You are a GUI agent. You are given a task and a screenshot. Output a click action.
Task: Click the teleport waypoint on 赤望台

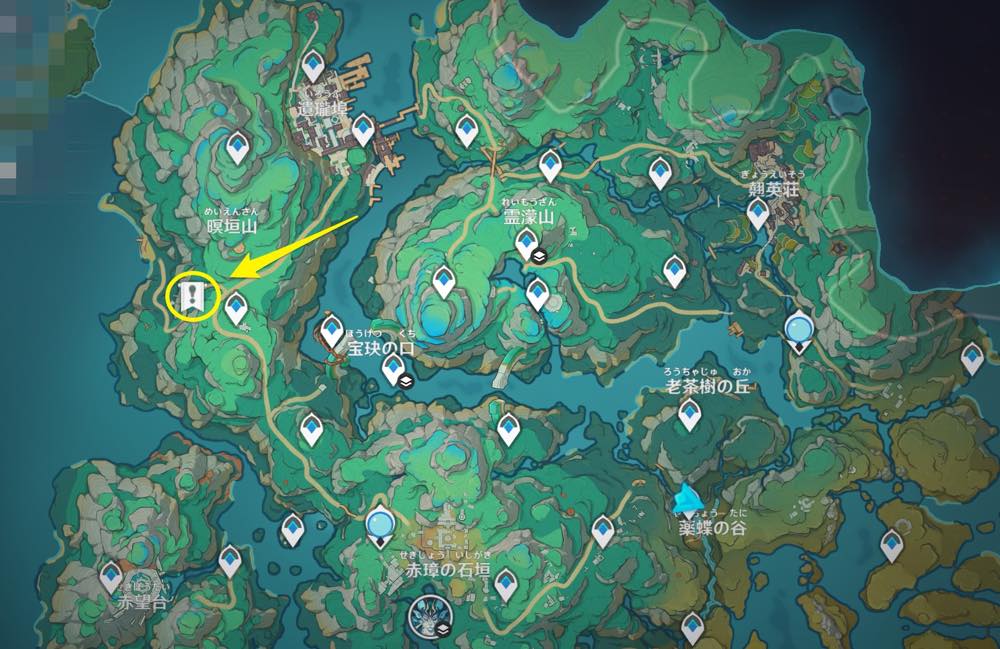point(113,575)
